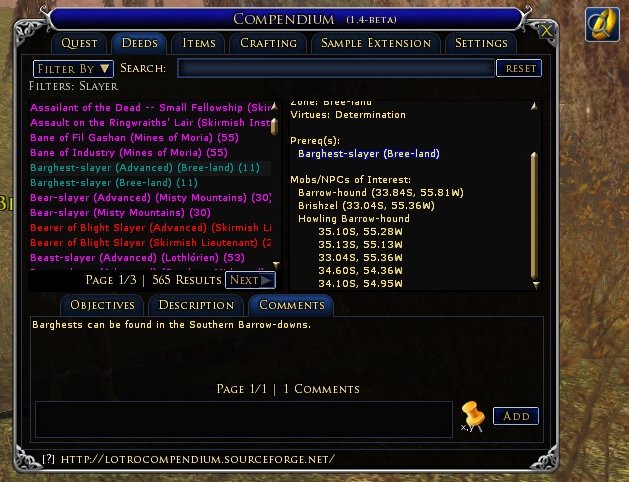Click the deed search text field
Image resolution: width=629 pixels, height=482 pixels.
pyautogui.click(x=336, y=68)
